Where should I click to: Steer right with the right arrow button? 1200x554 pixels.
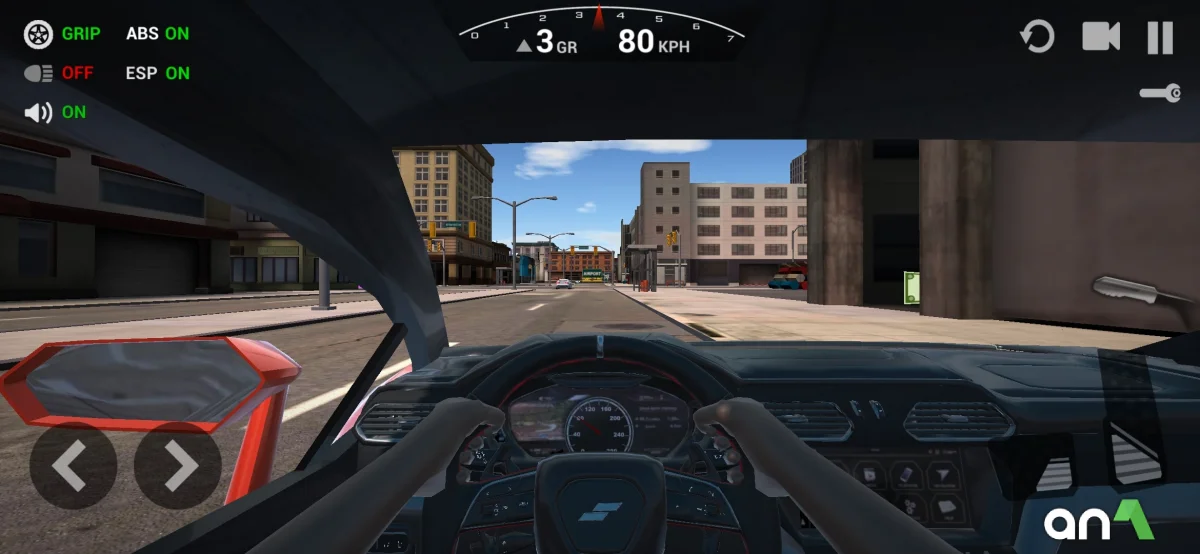pyautogui.click(x=178, y=465)
